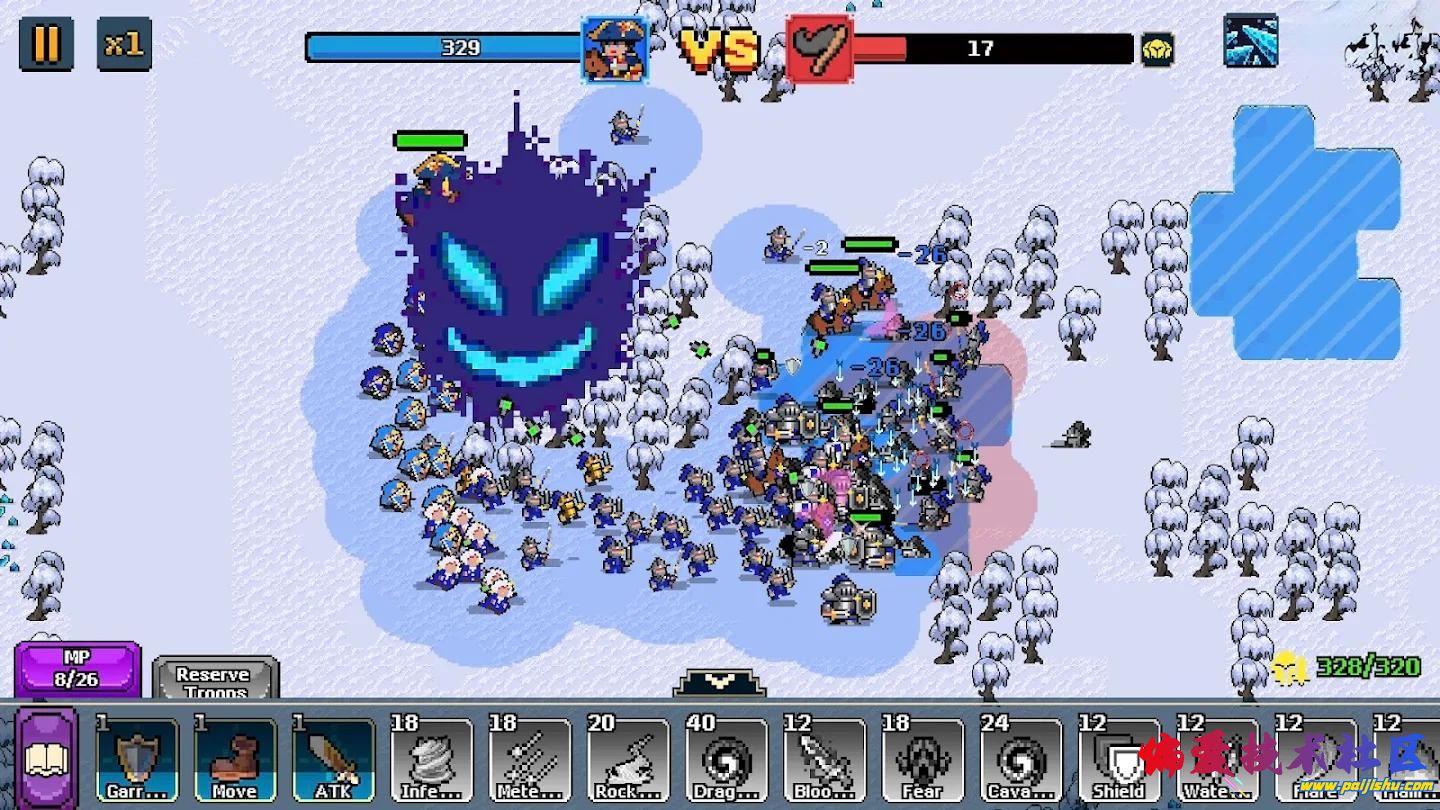Collapse the card bar with the chevron
The image size is (1440, 810).
pyautogui.click(x=718, y=682)
